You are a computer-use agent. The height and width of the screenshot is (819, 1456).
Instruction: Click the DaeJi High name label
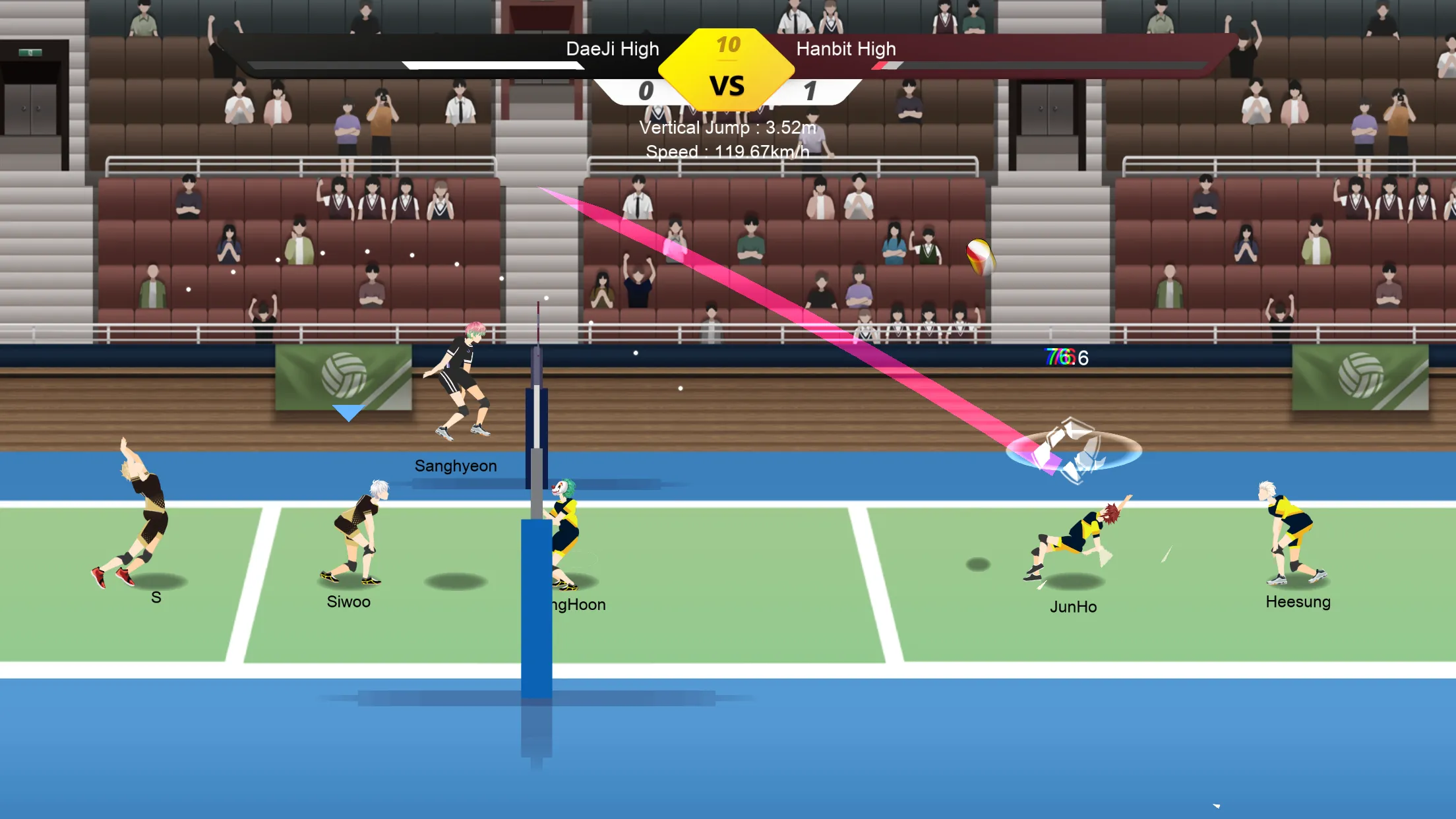click(x=612, y=49)
